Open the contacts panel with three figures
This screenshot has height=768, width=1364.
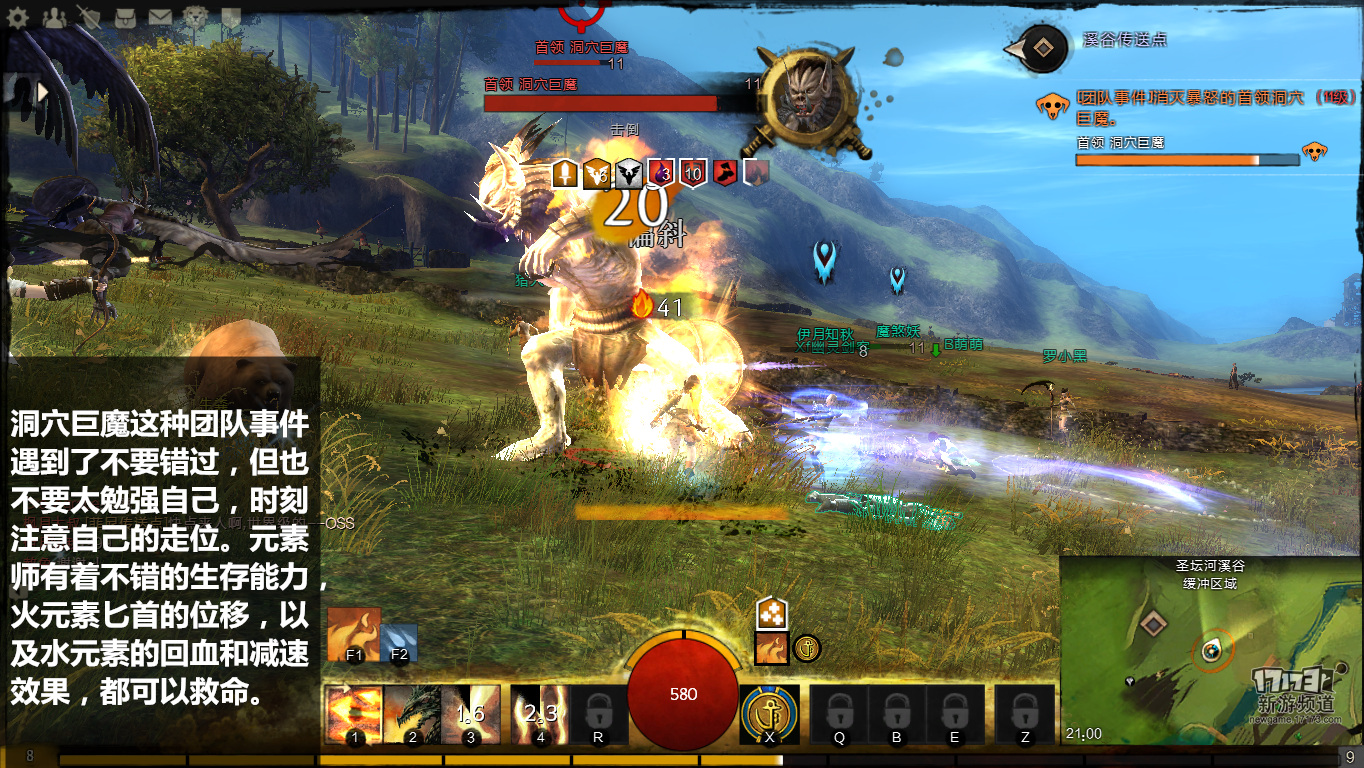pyautogui.click(x=55, y=17)
